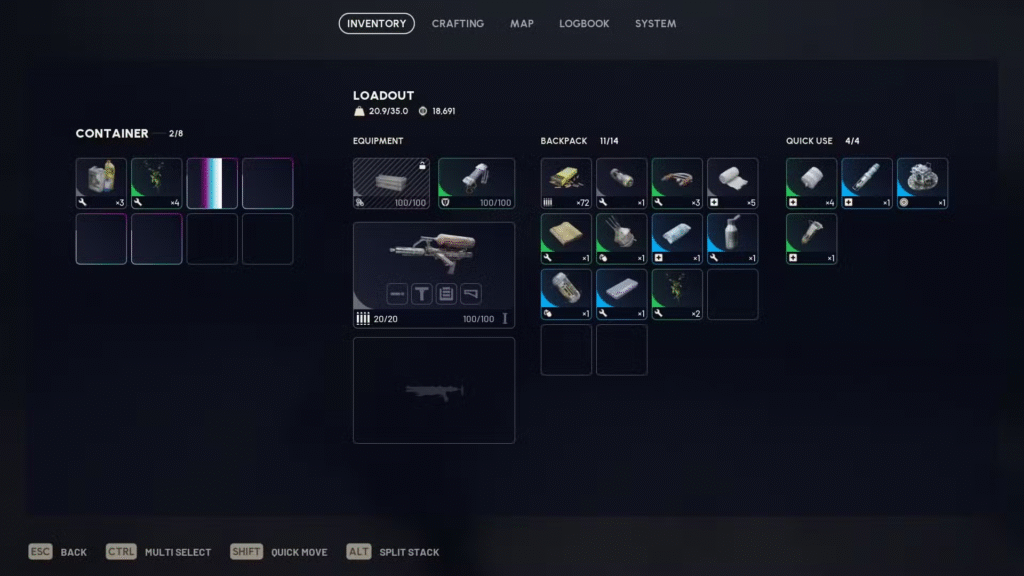Screen dimensions: 1024x576
Task: Open the Map tab
Action: click(522, 23)
